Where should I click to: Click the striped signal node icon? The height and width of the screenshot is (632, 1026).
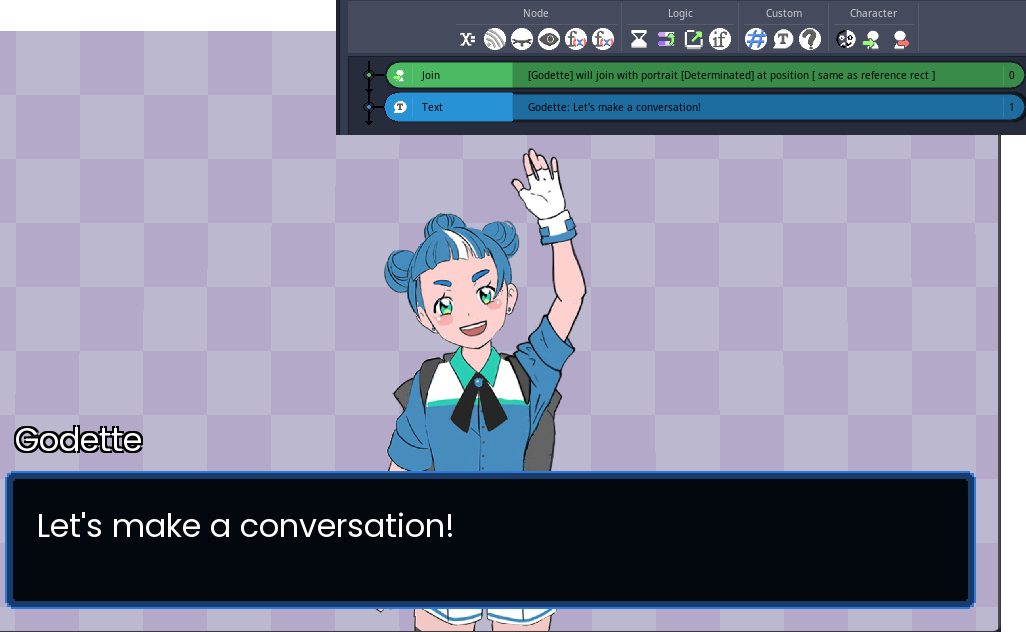coord(494,39)
